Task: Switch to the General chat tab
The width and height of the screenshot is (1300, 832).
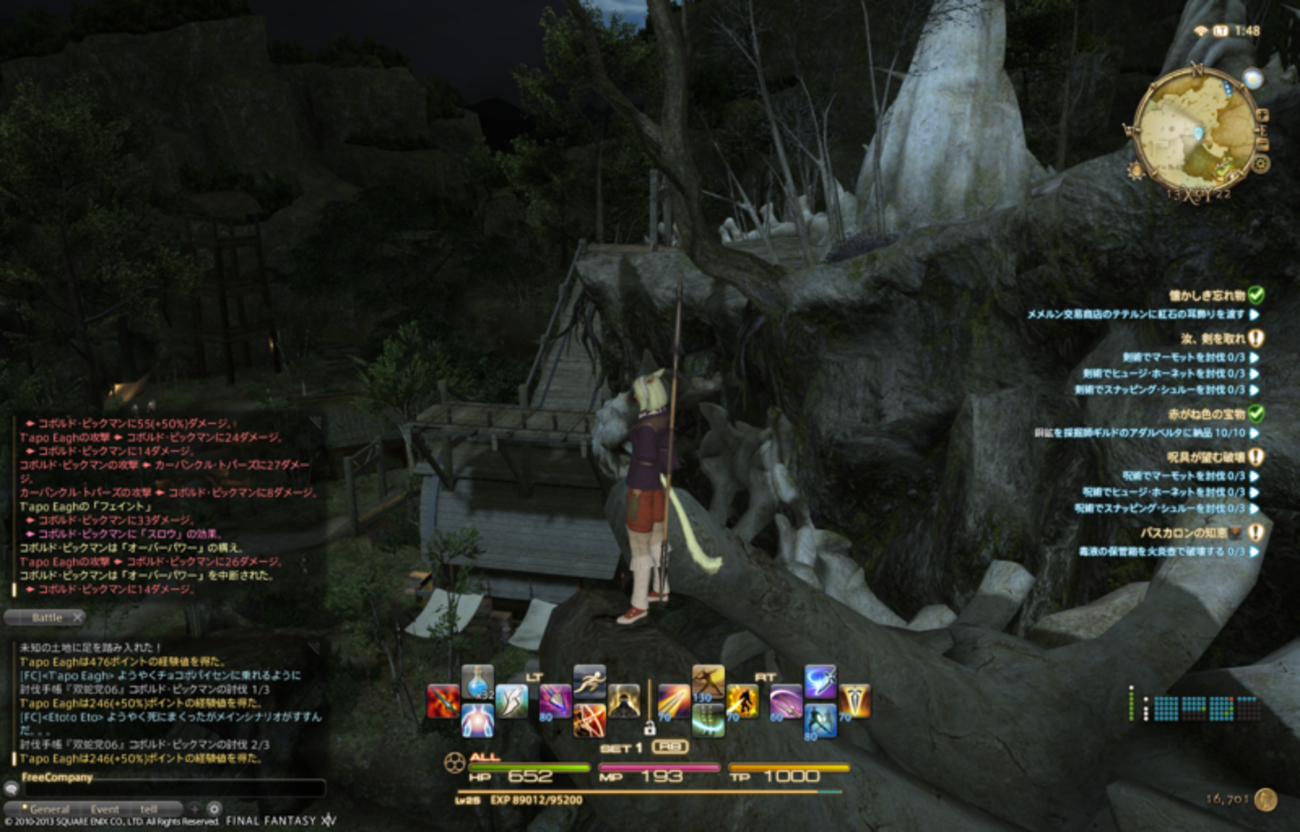Action: tap(50, 809)
